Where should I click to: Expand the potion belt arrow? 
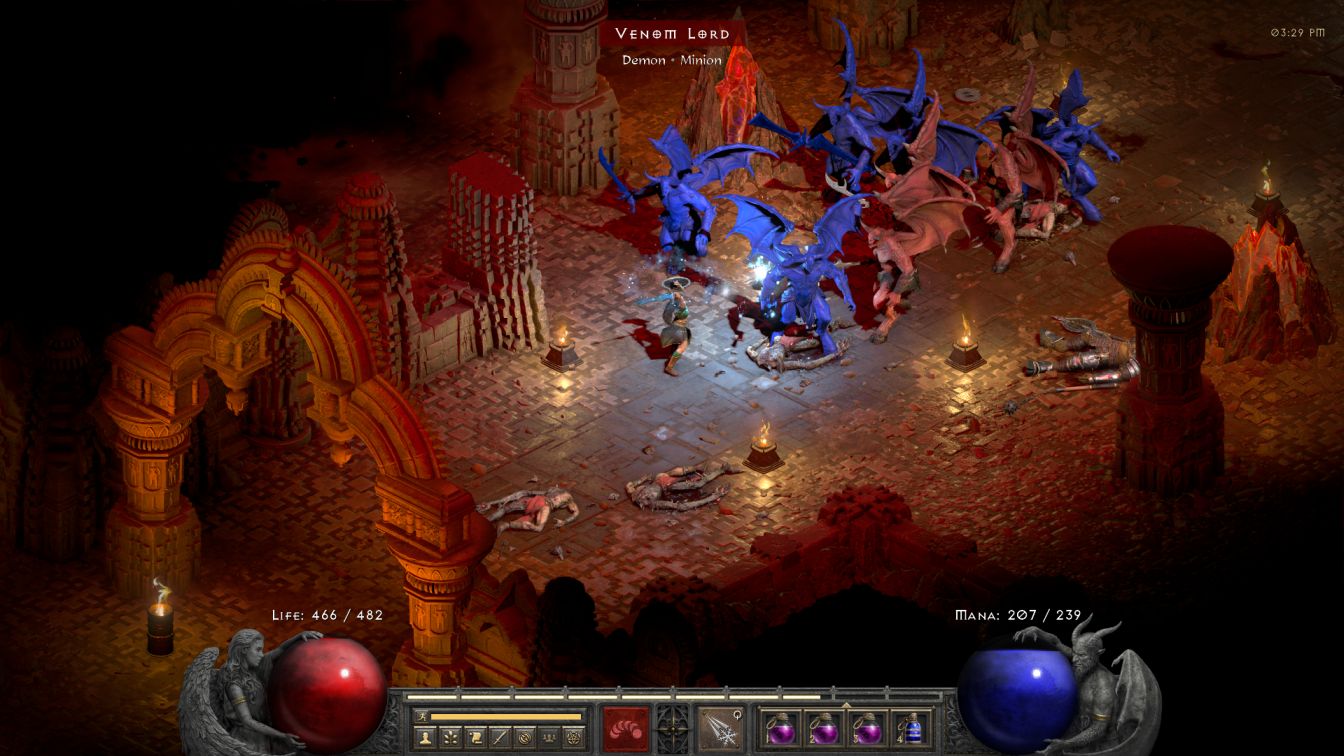click(x=846, y=704)
